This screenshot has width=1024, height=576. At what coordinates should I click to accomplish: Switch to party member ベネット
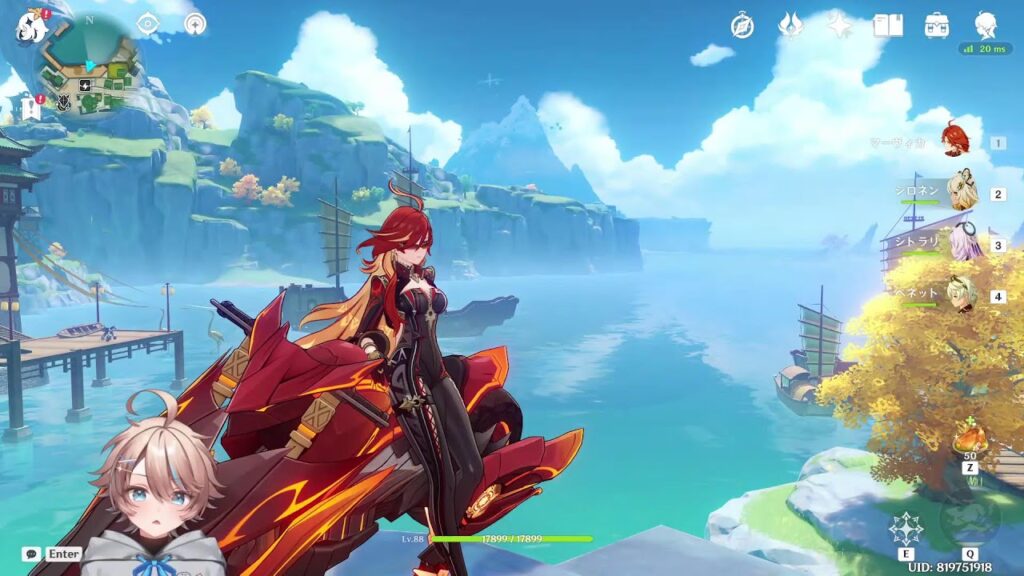click(961, 295)
